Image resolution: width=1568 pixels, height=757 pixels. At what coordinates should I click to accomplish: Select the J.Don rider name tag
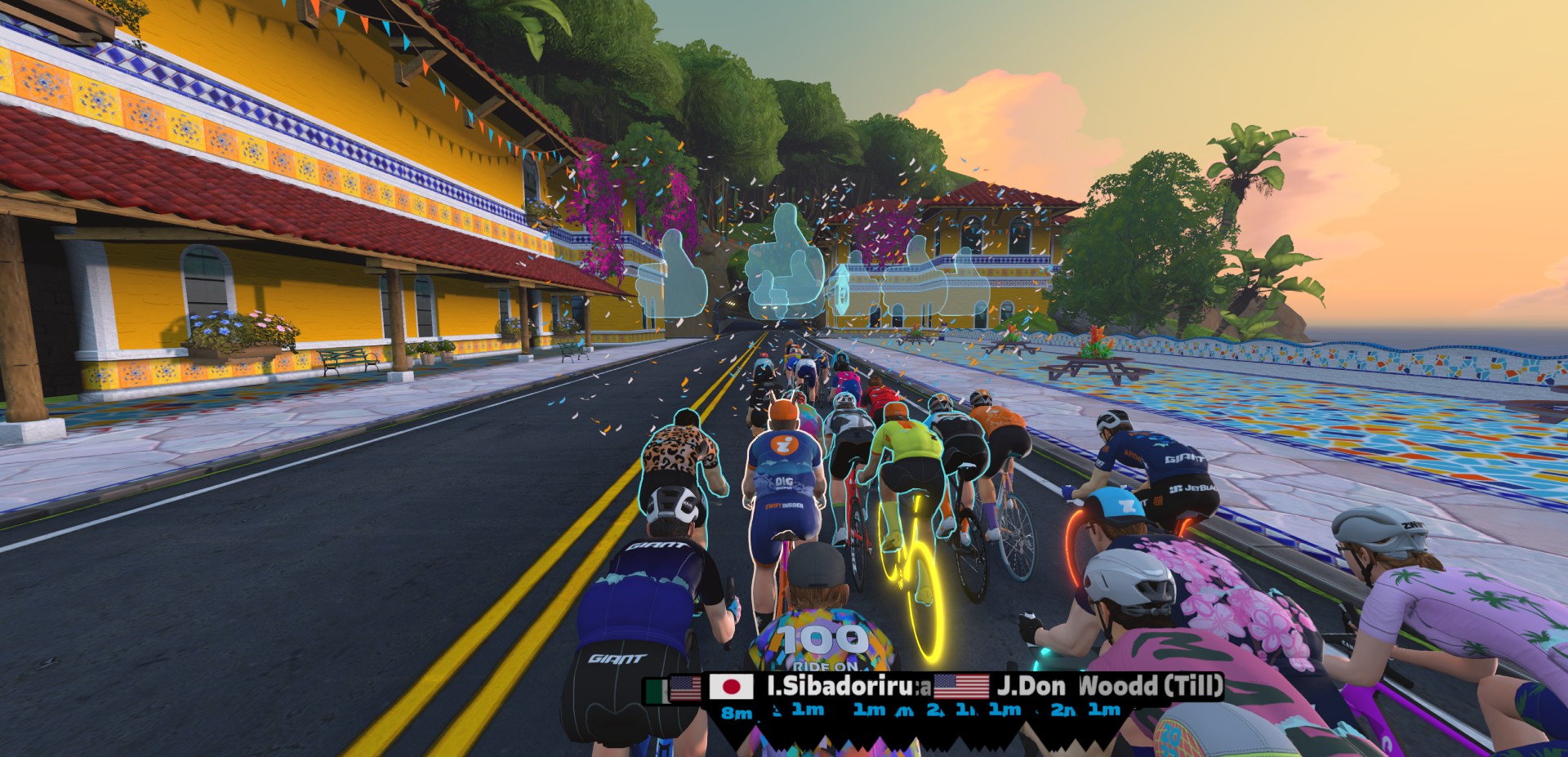pyautogui.click(x=1031, y=687)
